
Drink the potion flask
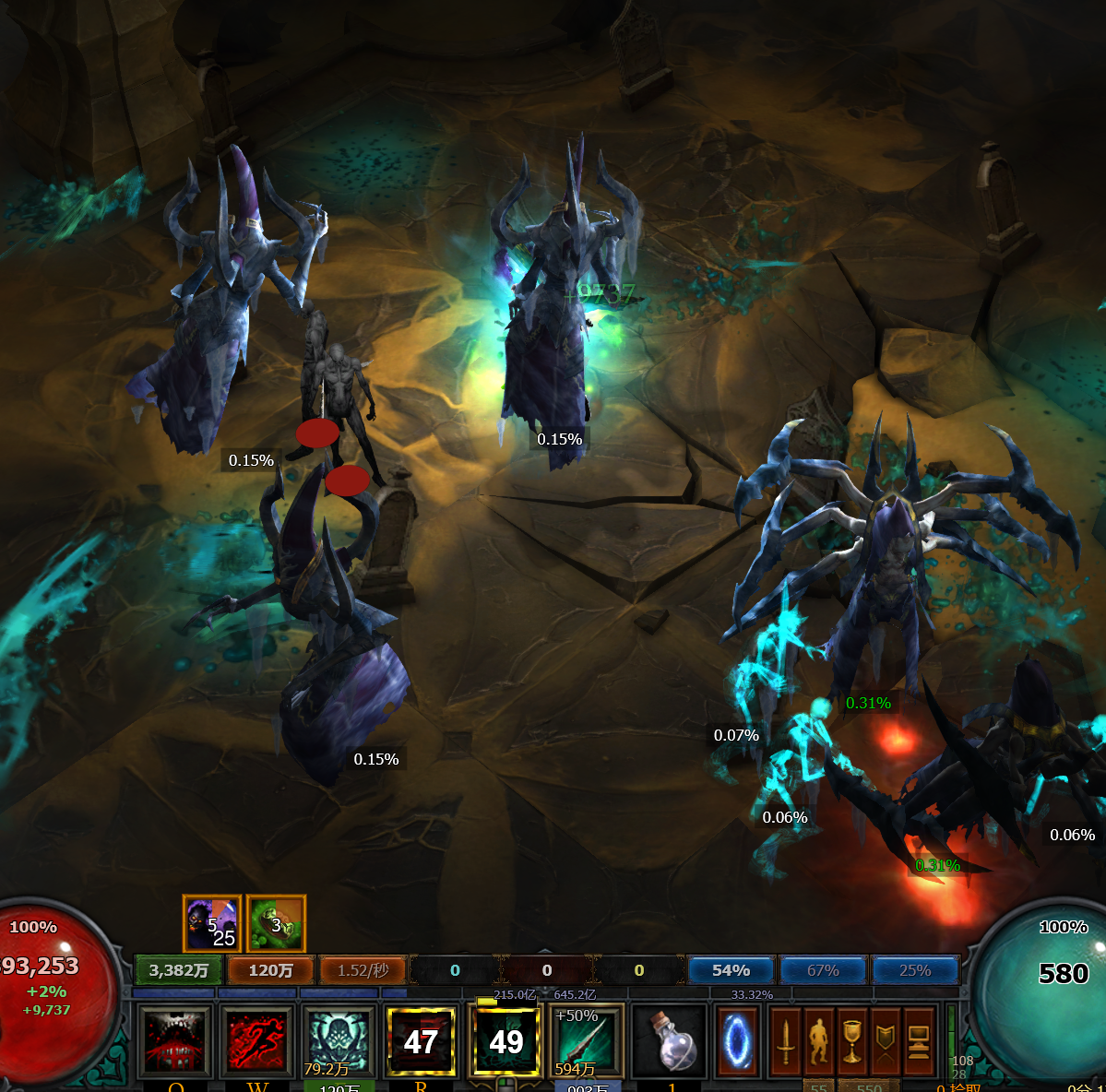click(x=671, y=1041)
